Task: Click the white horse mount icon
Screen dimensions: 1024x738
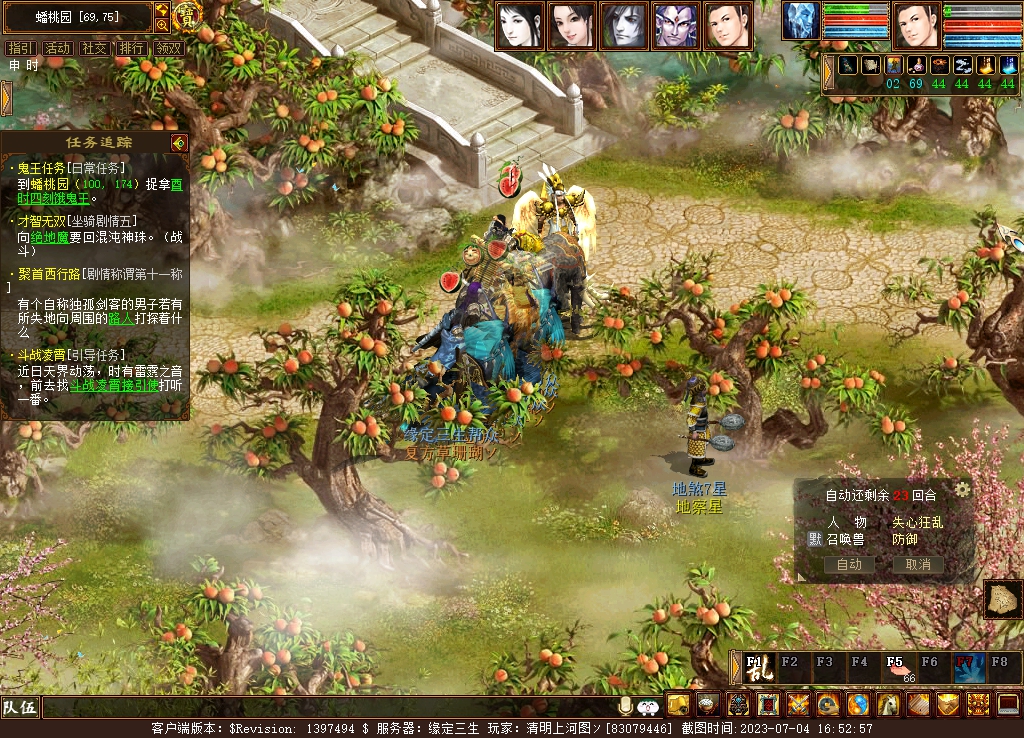Action: tap(888, 705)
